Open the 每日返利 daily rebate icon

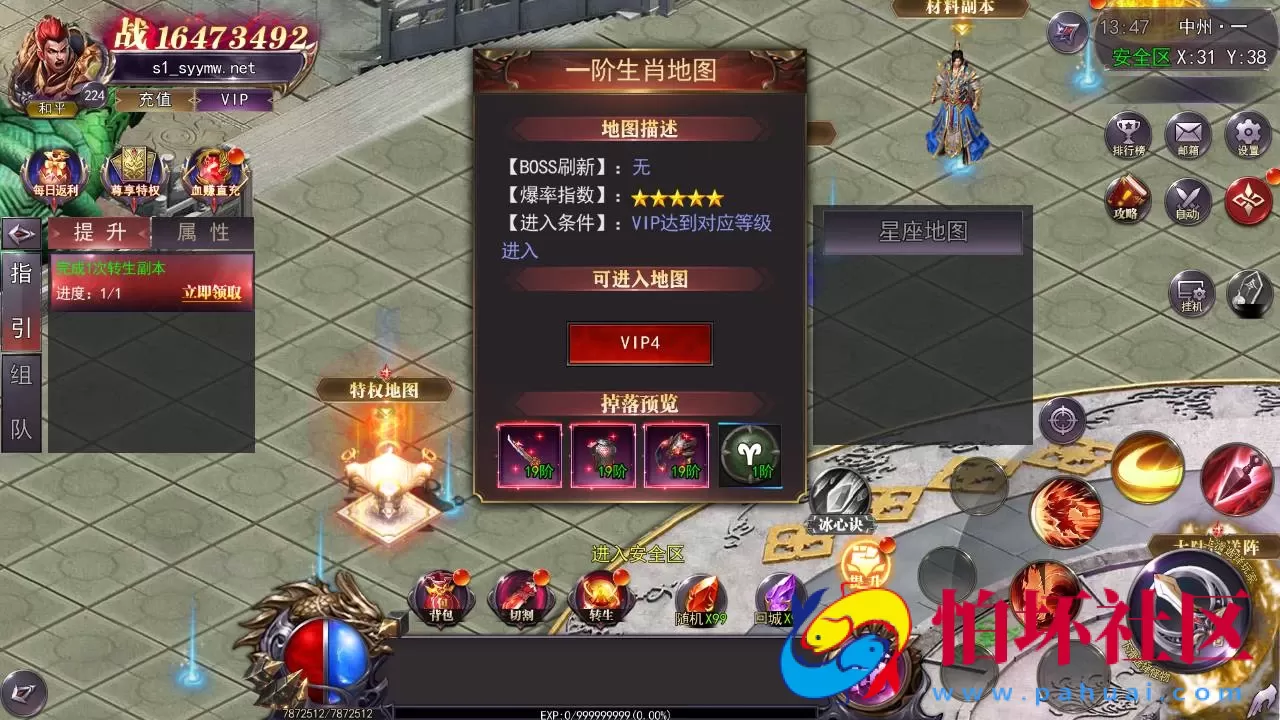[52, 170]
